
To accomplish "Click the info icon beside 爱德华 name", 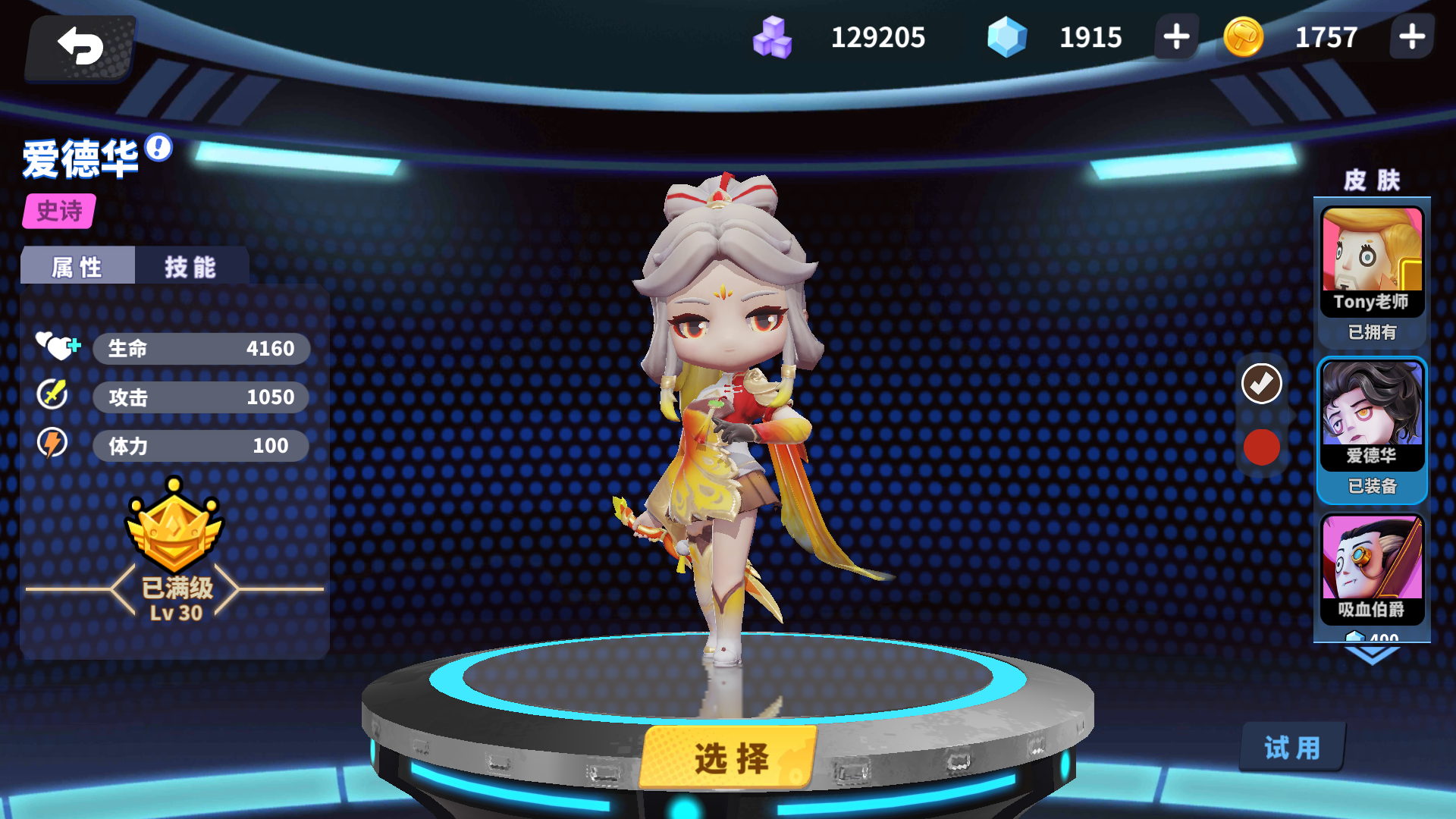I will pyautogui.click(x=157, y=149).
